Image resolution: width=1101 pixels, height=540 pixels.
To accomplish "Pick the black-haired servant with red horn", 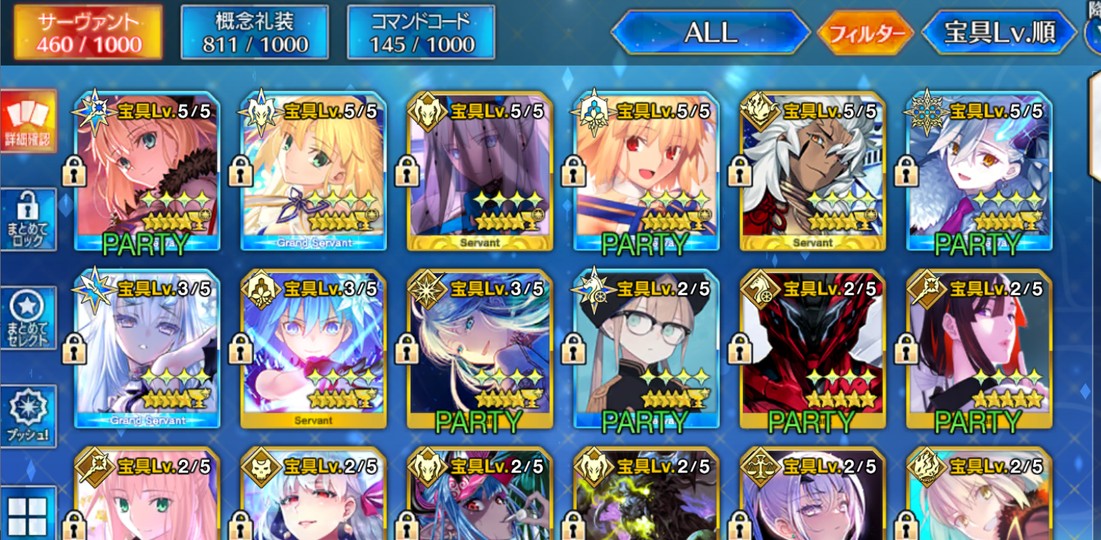I will coord(978,350).
